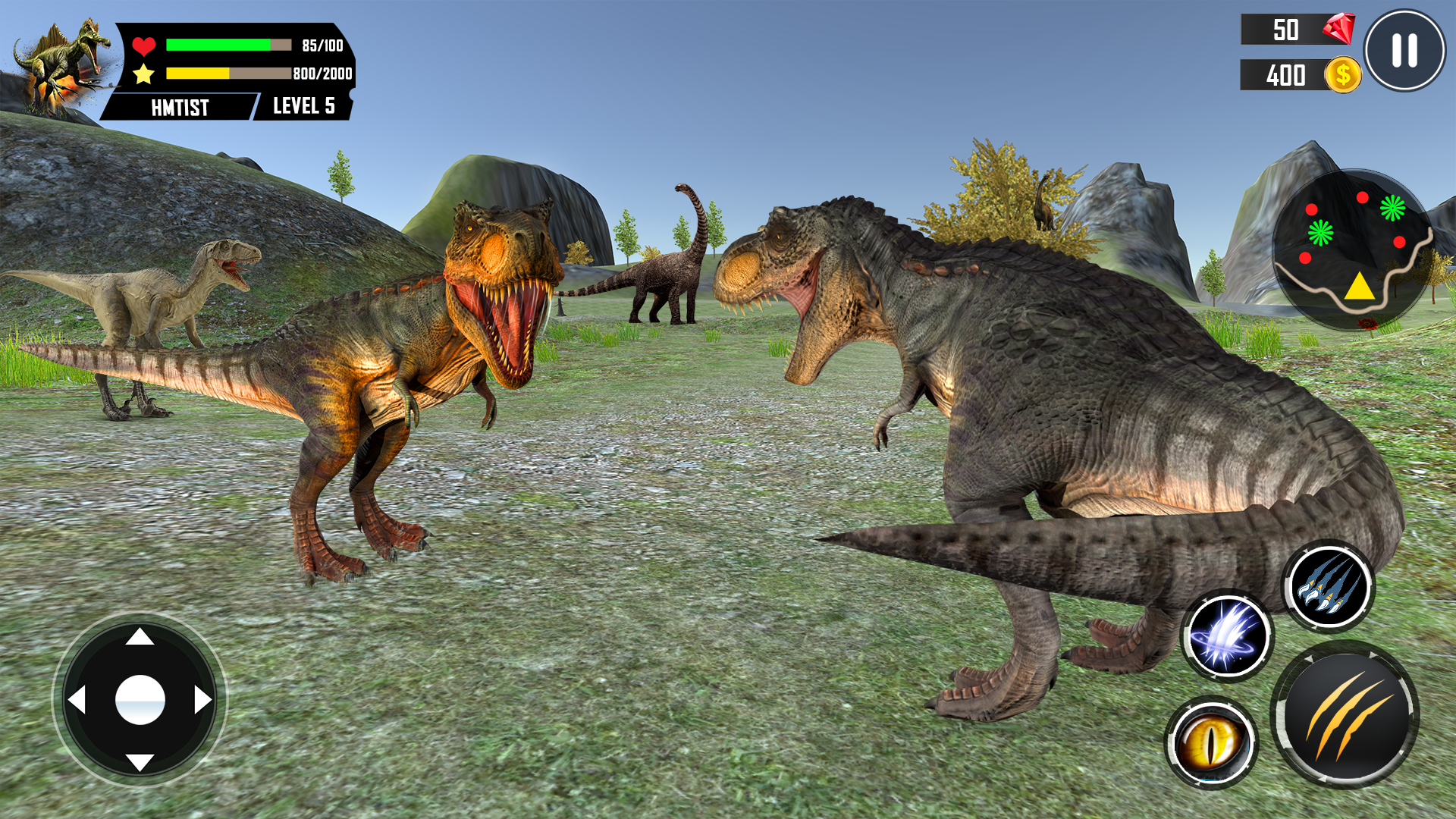
Task: Open the coin balance showing 400
Action: tap(1293, 76)
